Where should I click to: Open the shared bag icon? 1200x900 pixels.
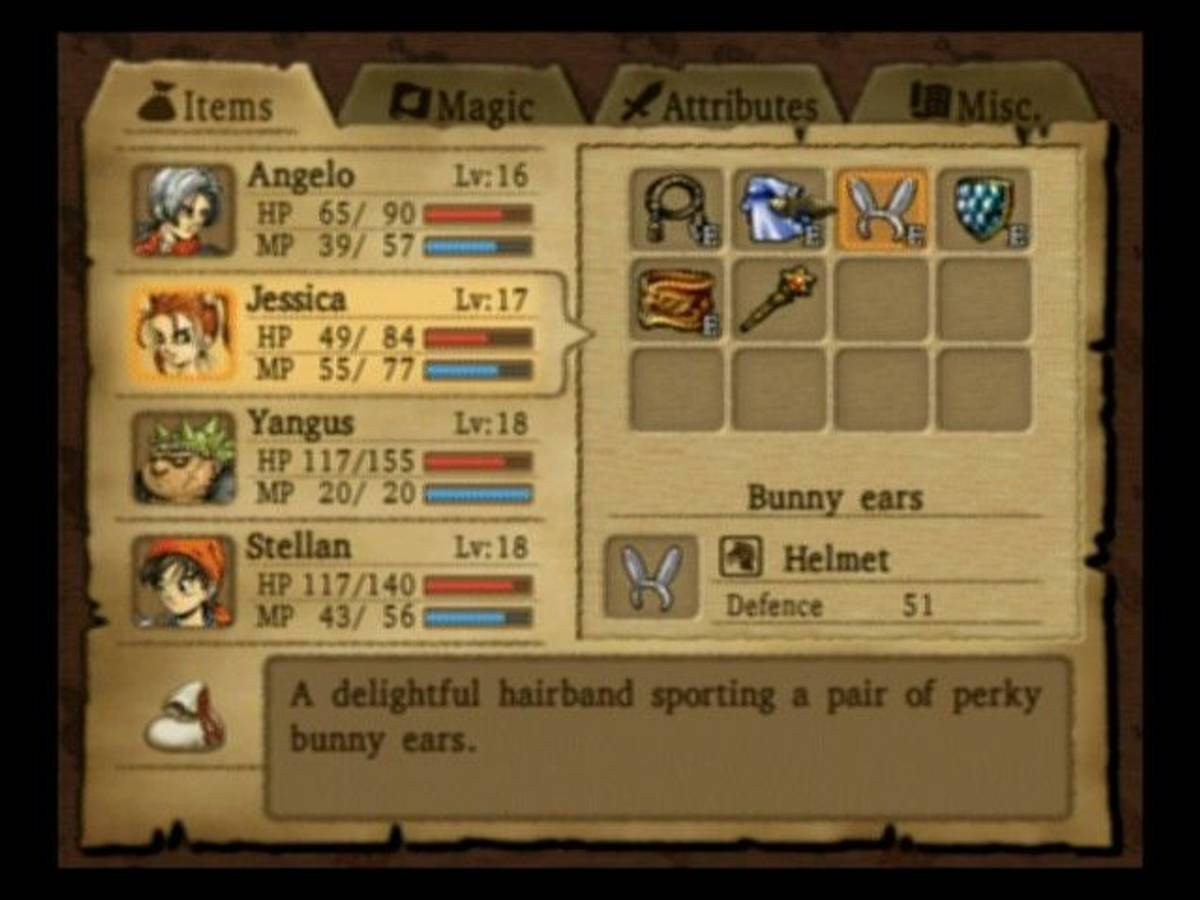[184, 717]
